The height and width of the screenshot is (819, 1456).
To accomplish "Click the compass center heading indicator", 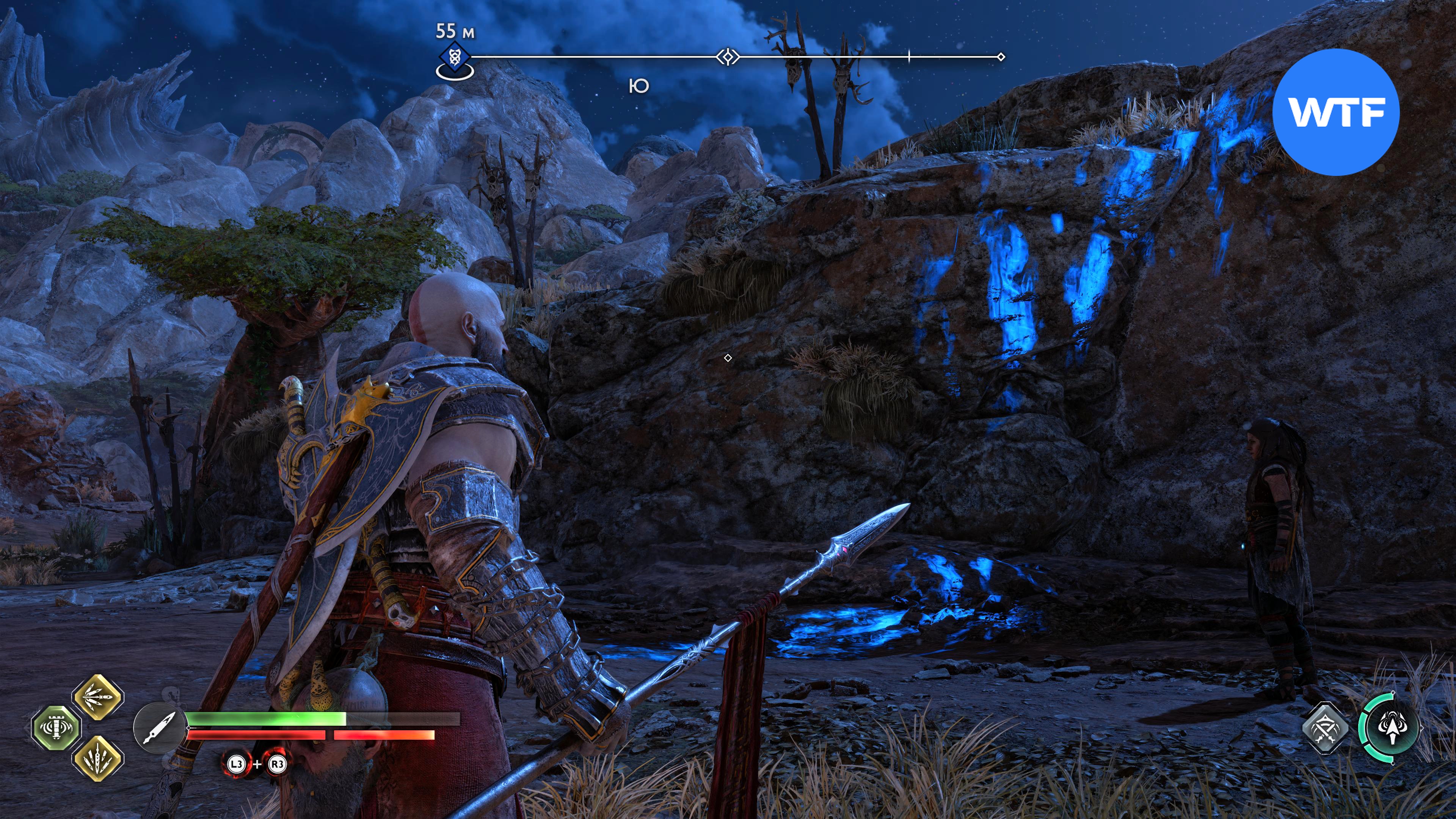I will coord(728,57).
